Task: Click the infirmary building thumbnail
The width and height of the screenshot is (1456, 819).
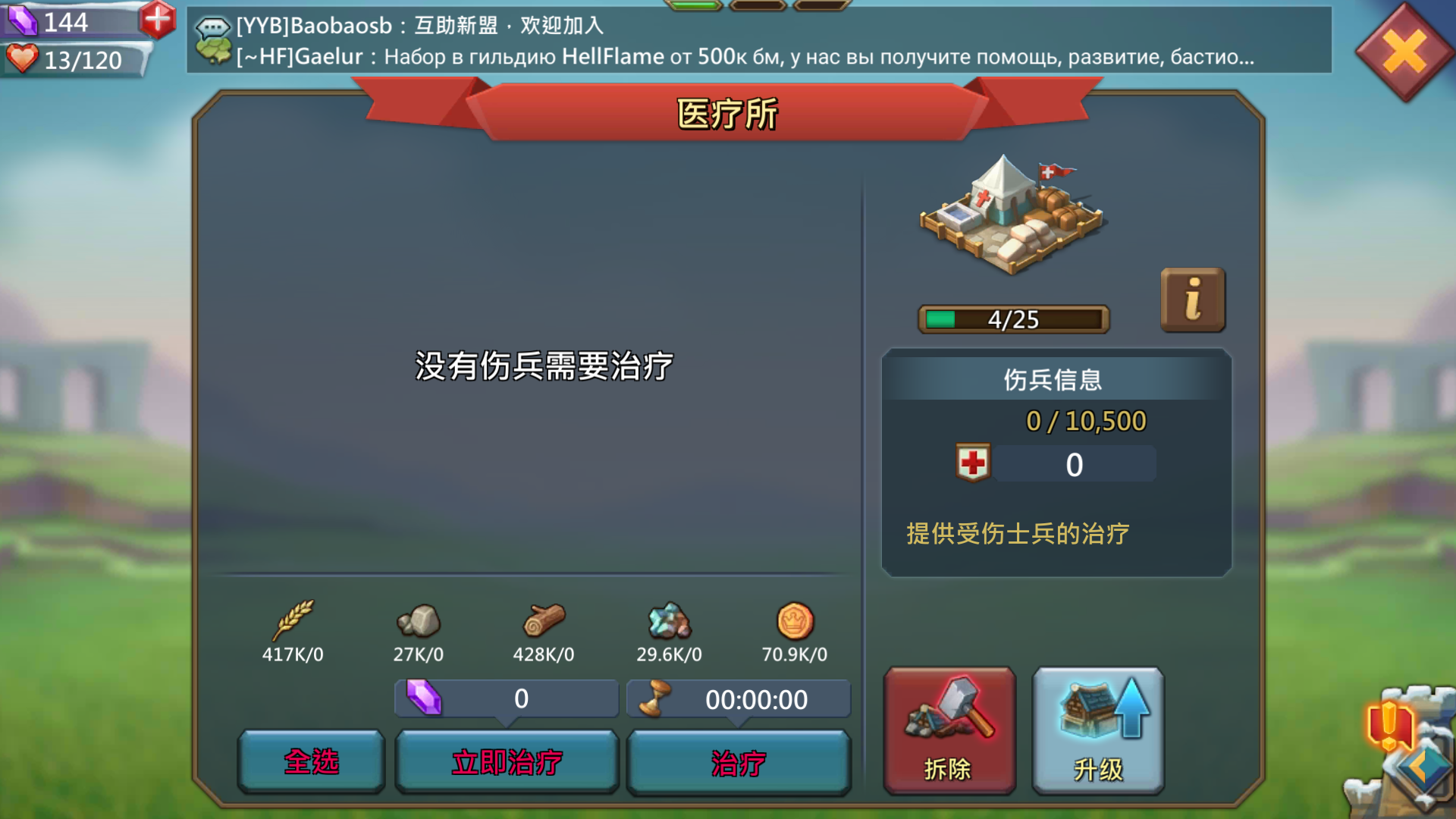Action: tap(1011, 216)
